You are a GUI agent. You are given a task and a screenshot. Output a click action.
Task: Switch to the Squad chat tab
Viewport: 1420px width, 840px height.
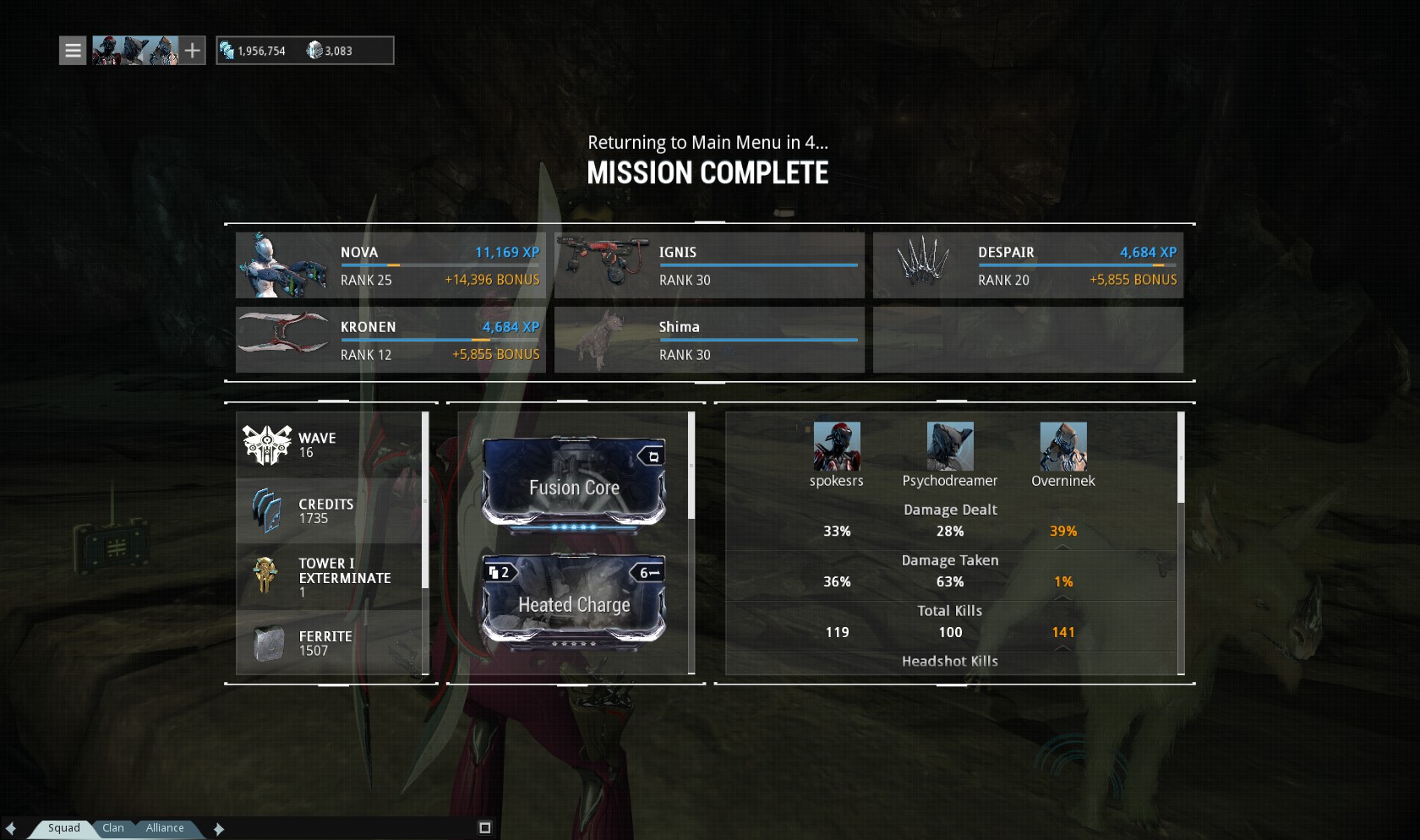(64, 828)
